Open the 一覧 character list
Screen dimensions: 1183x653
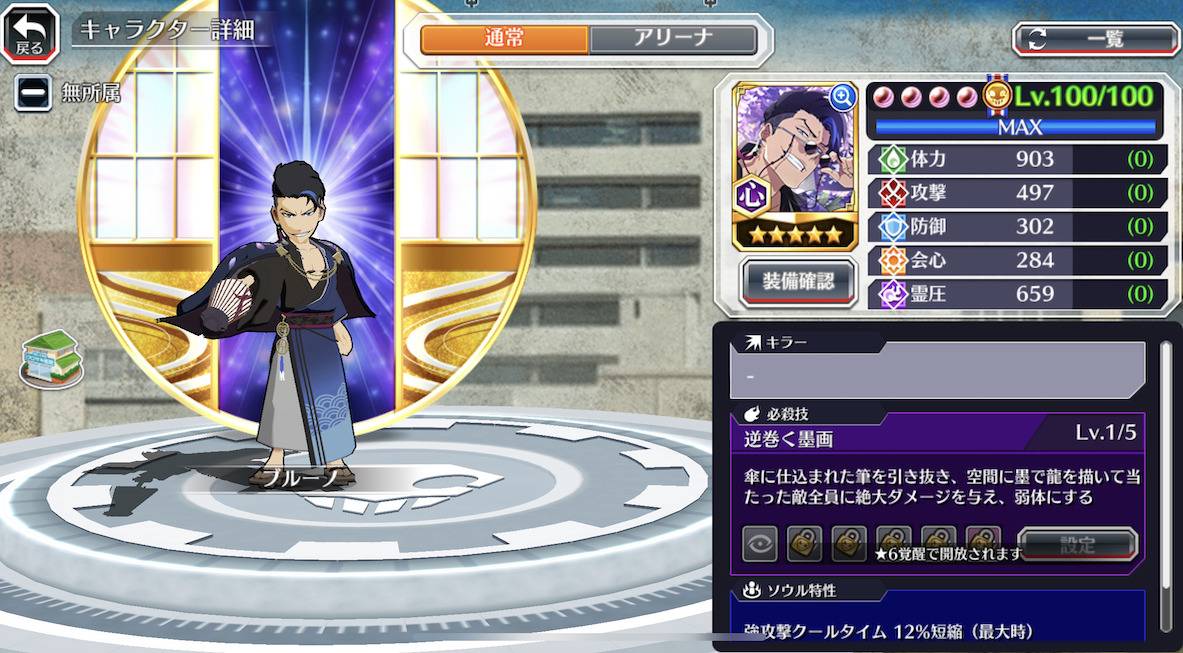tap(1096, 39)
